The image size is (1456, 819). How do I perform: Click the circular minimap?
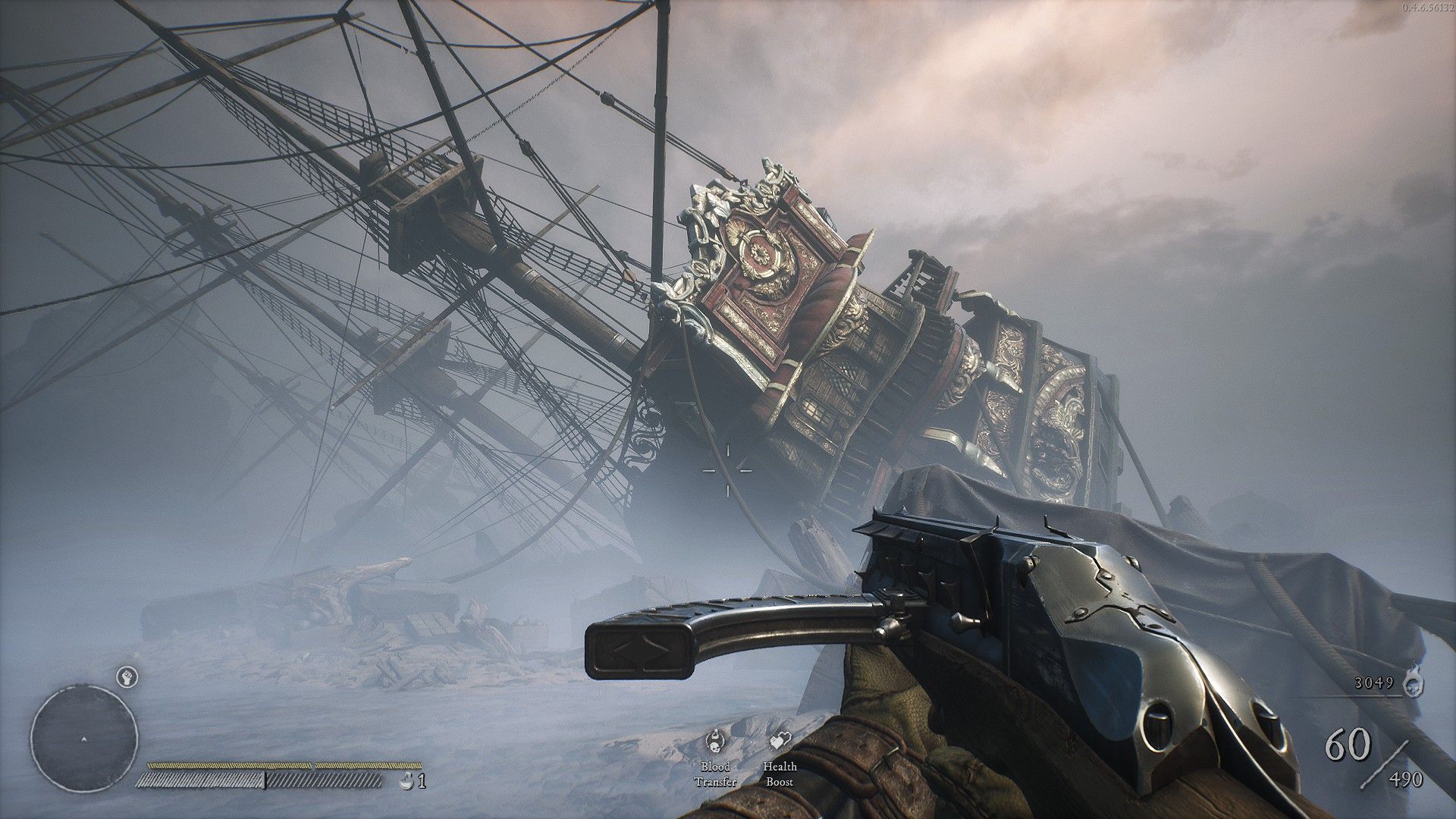pos(84,738)
